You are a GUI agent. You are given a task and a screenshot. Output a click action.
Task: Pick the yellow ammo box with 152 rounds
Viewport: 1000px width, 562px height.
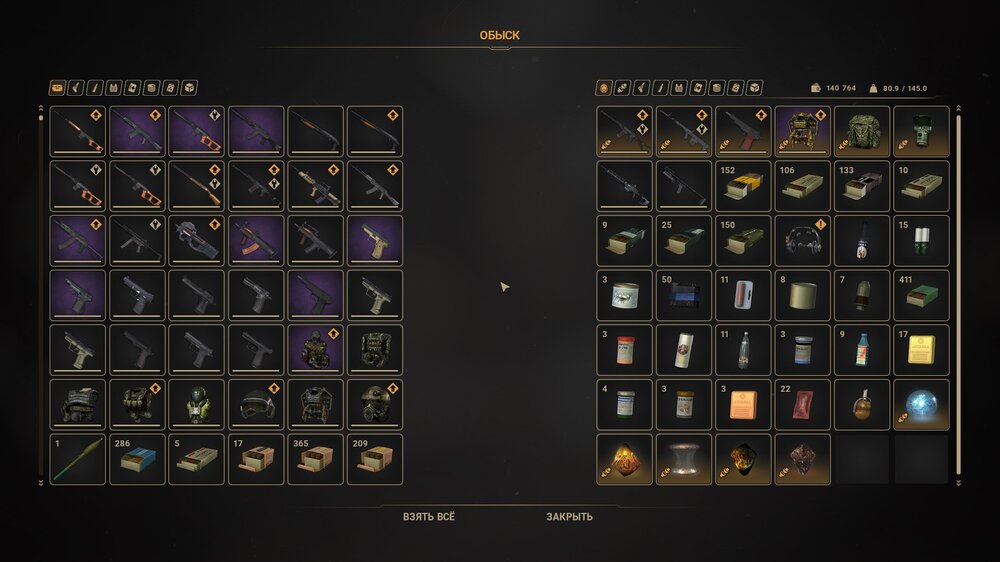743,186
